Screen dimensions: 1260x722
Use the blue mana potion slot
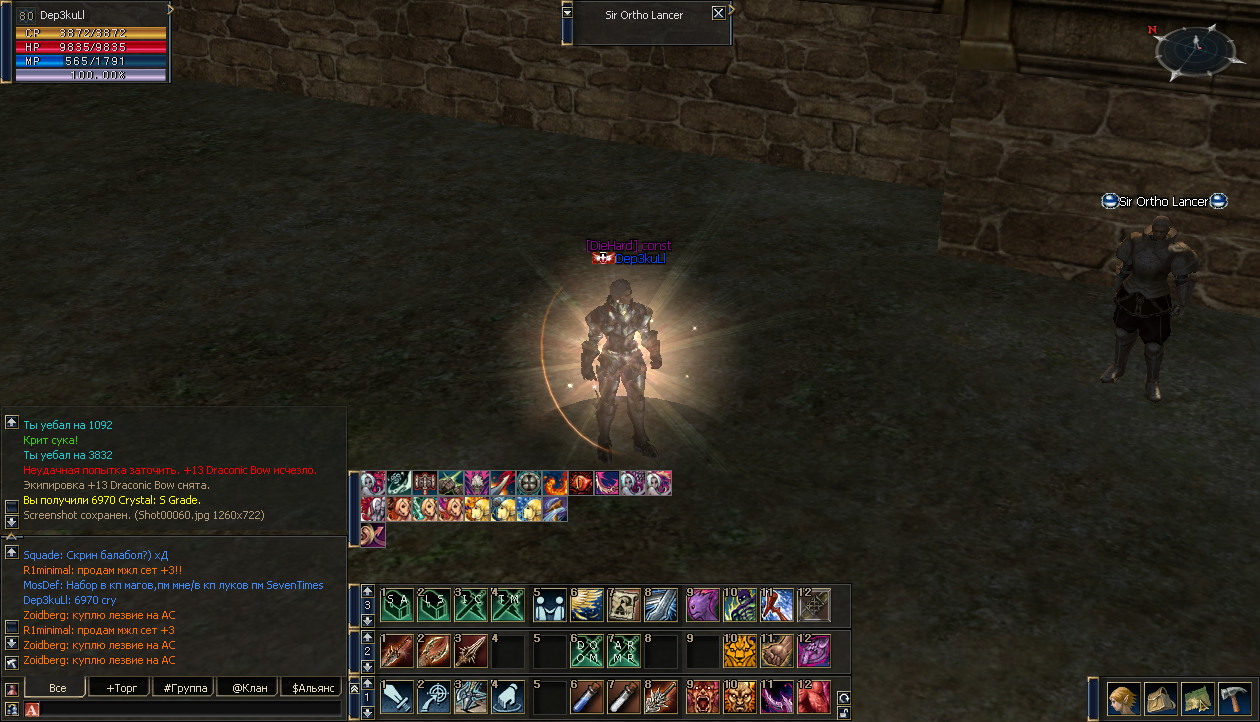(587, 697)
